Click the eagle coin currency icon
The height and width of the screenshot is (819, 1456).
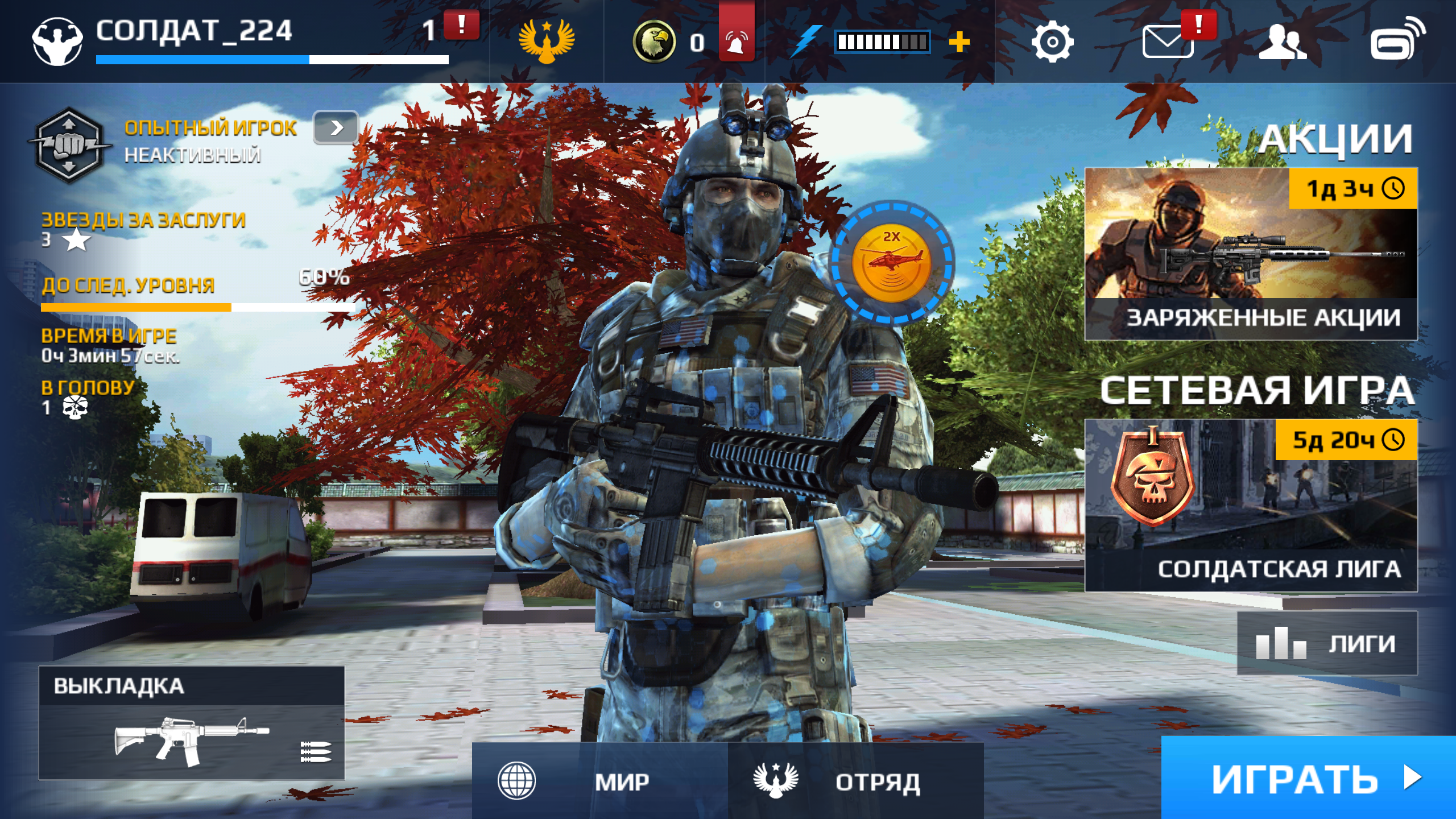coord(653,42)
